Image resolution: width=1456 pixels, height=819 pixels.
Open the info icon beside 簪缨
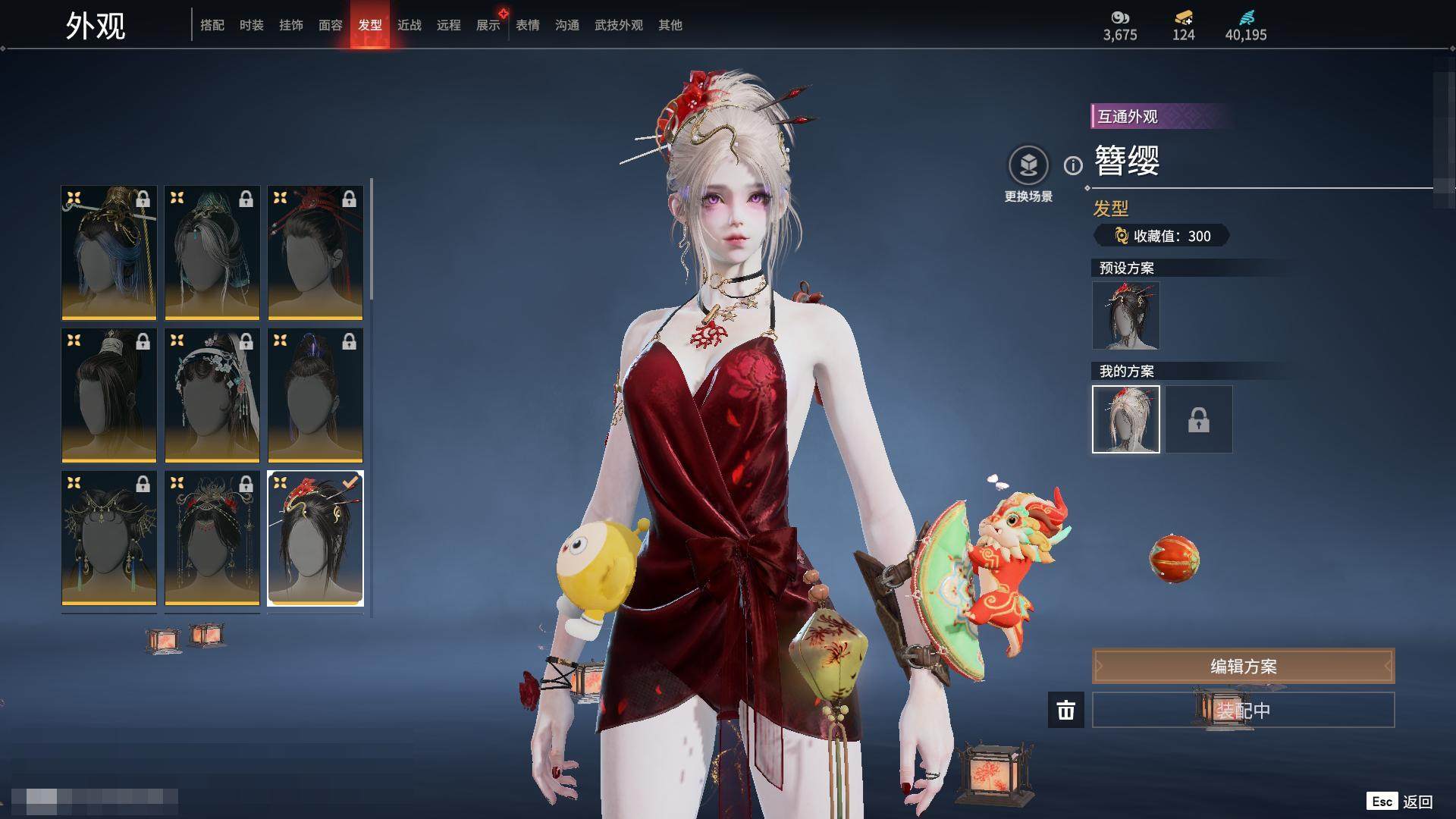pos(1073,165)
